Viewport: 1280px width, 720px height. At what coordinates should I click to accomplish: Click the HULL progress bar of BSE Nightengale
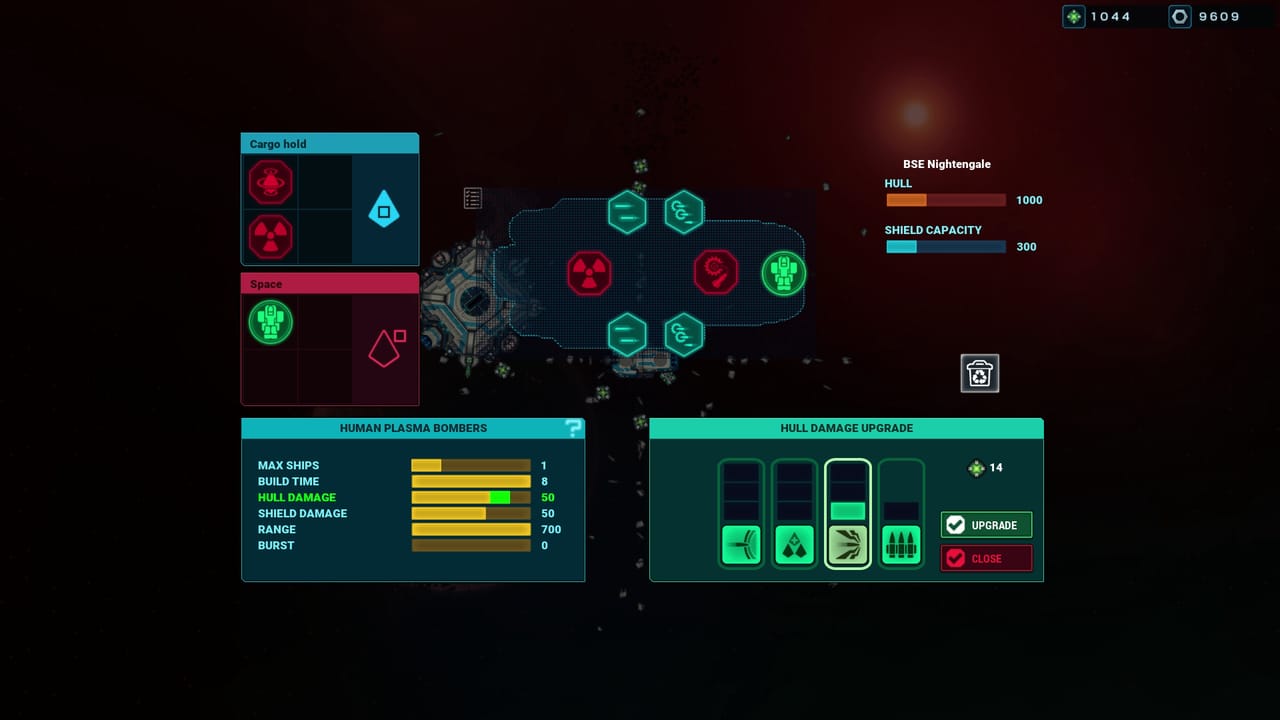pyautogui.click(x=945, y=199)
